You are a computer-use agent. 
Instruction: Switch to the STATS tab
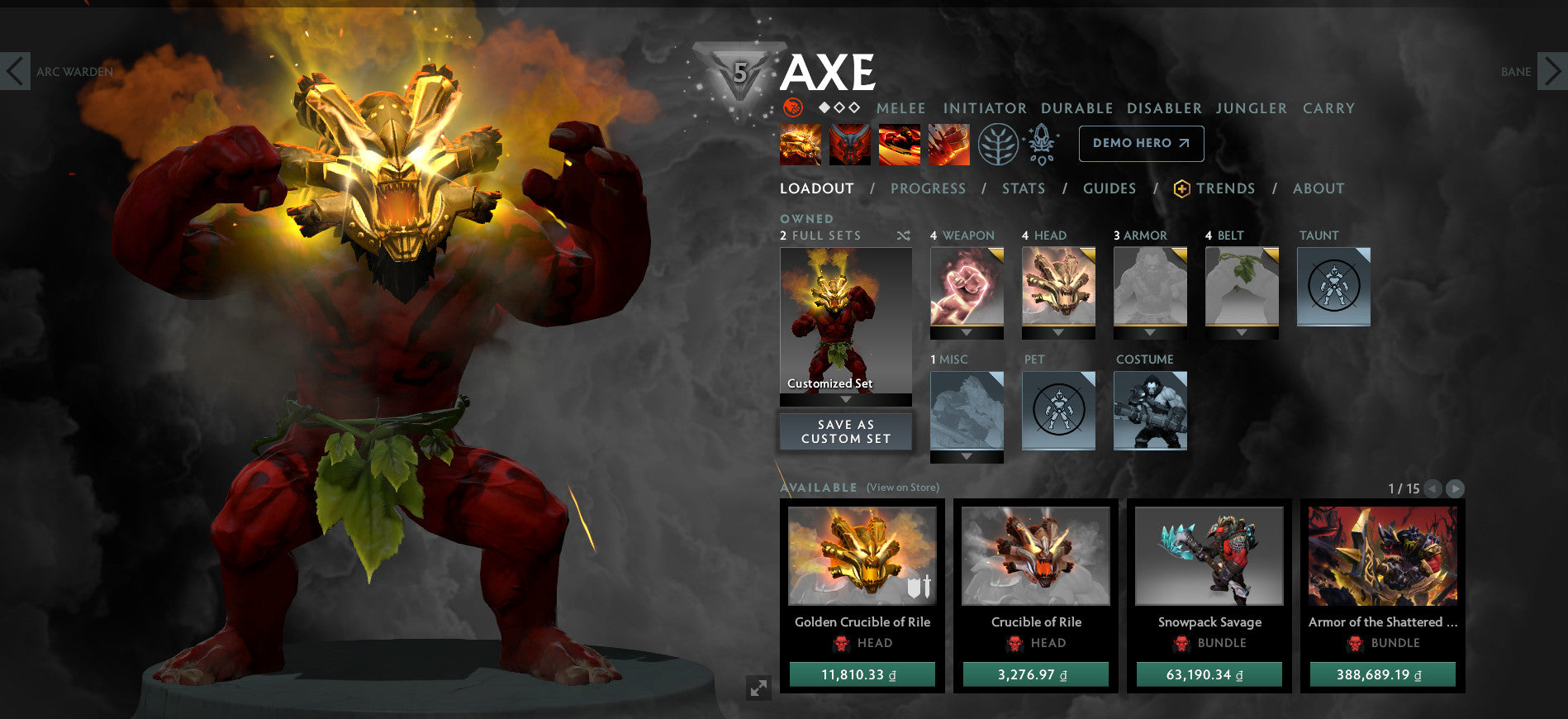[1023, 188]
